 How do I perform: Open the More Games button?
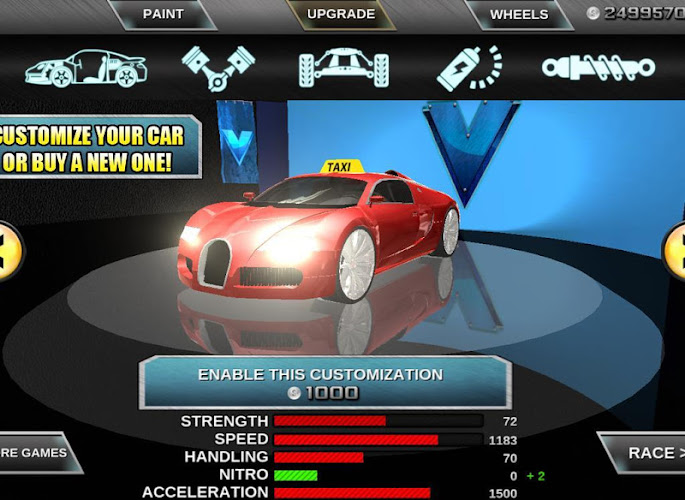tap(36, 453)
